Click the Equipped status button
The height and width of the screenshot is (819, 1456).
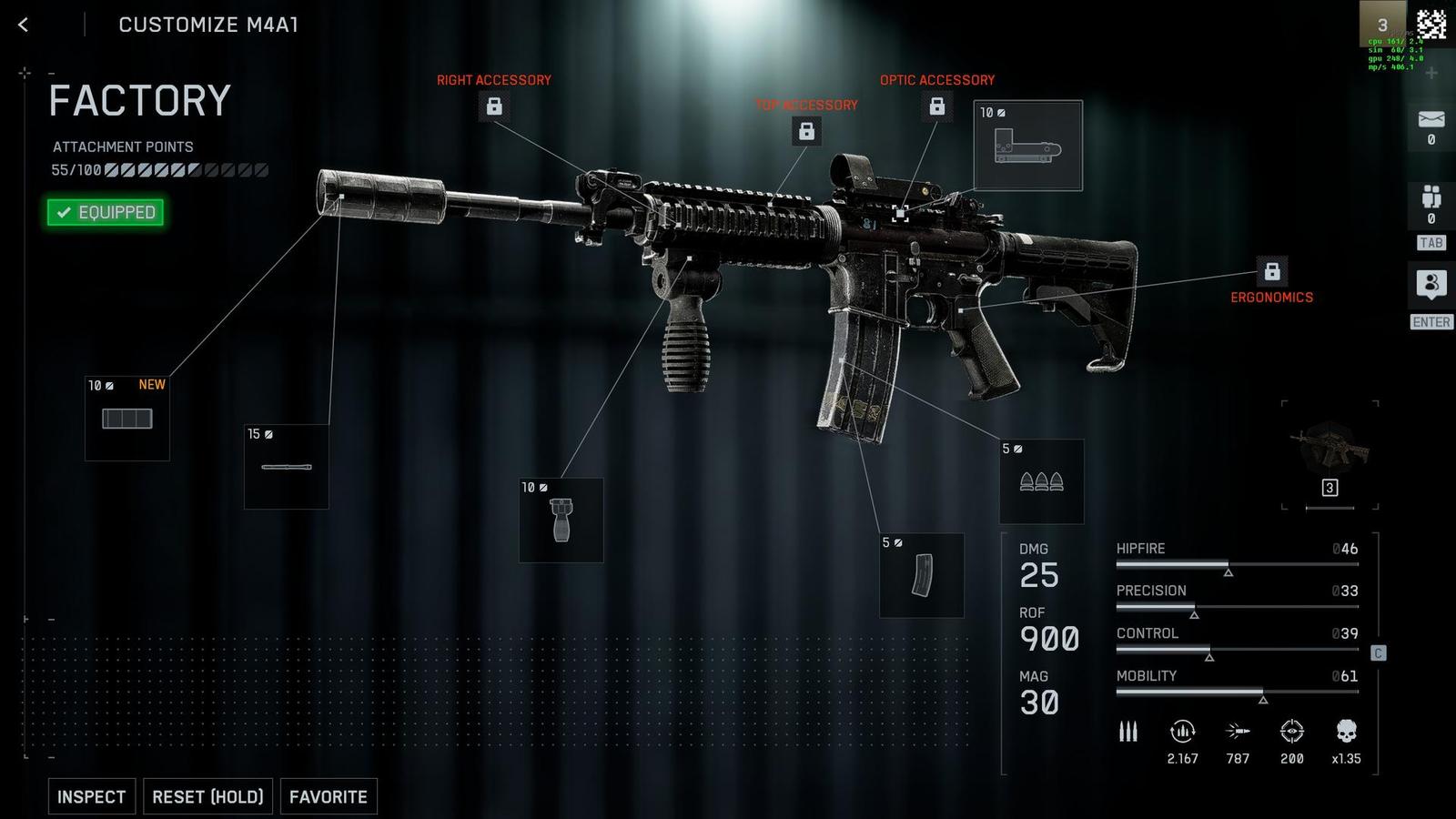[x=106, y=212]
